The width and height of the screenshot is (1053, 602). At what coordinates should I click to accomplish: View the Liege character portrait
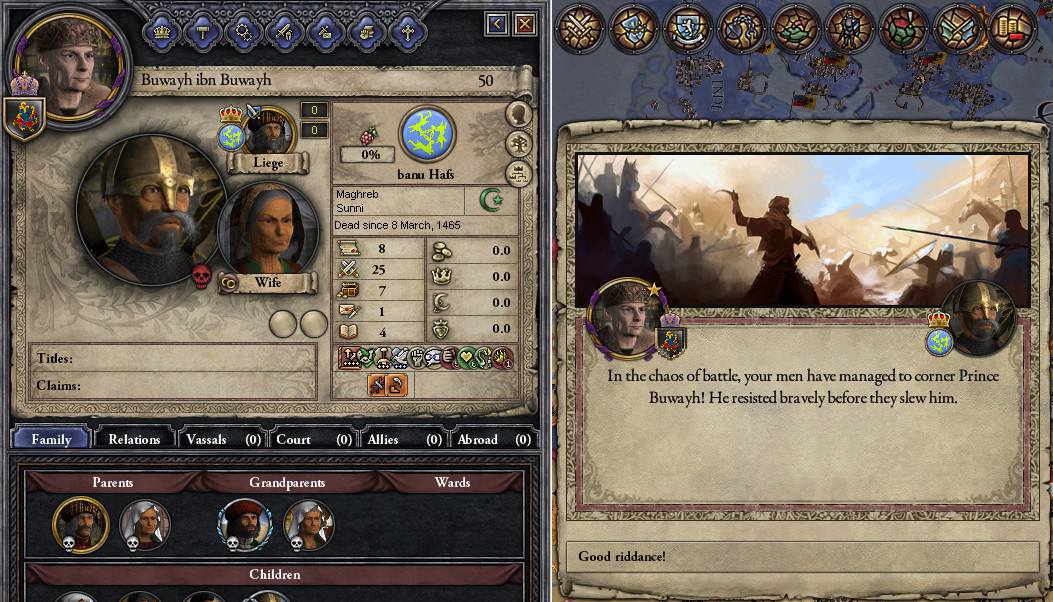pyautogui.click(x=267, y=131)
